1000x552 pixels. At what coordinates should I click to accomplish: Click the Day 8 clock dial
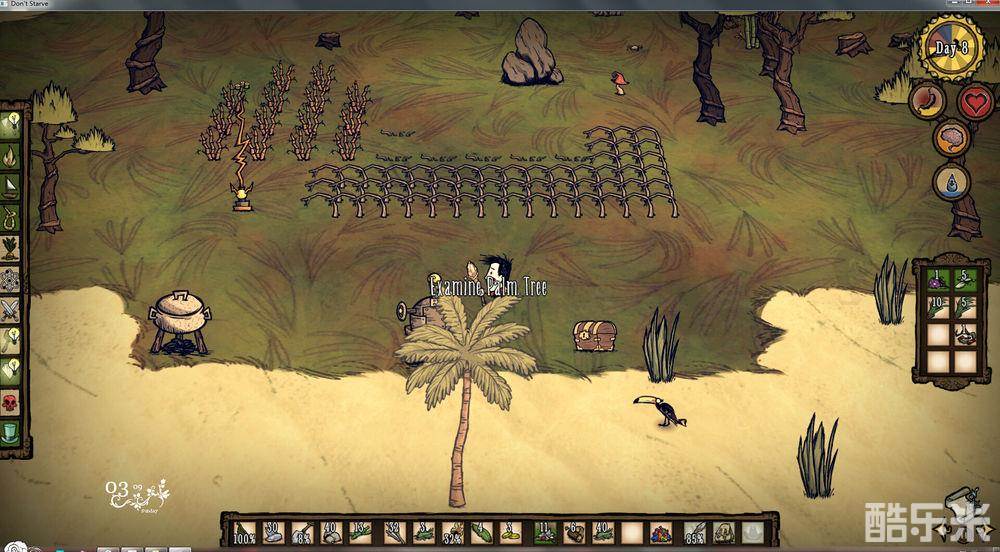(951, 49)
